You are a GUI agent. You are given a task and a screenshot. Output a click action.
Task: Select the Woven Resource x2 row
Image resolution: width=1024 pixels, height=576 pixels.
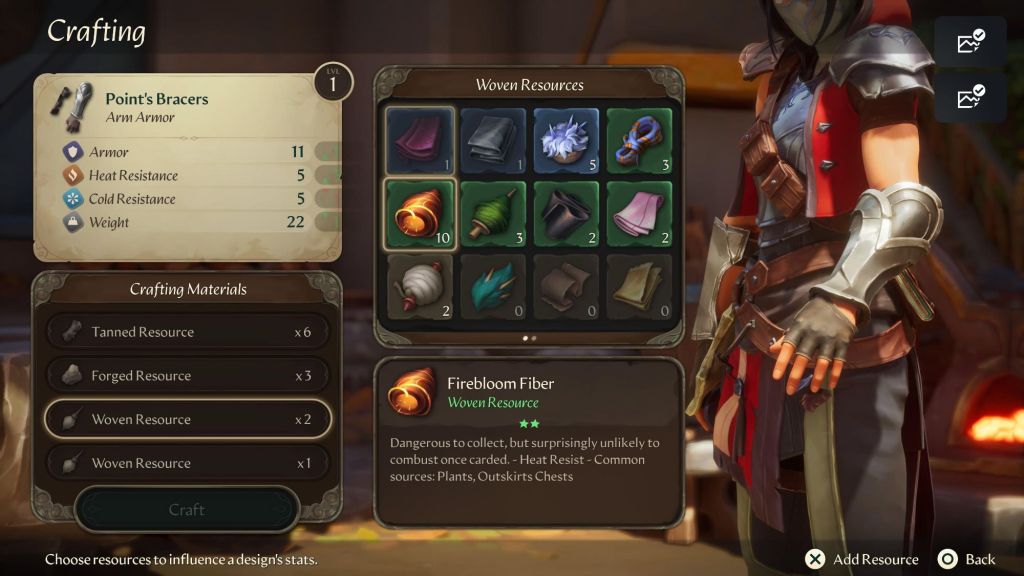click(x=187, y=419)
